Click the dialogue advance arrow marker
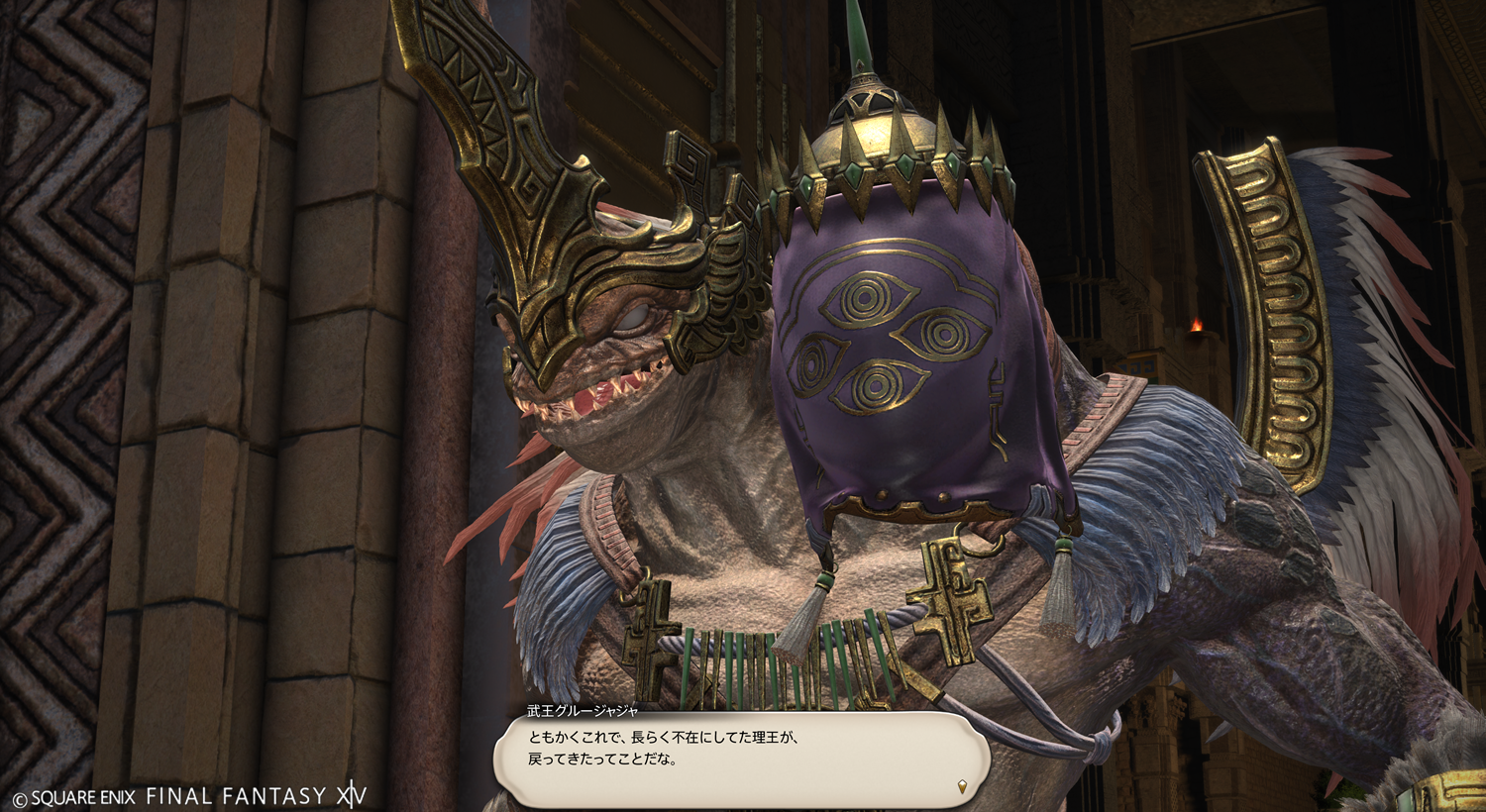1486x812 pixels. tap(961, 786)
